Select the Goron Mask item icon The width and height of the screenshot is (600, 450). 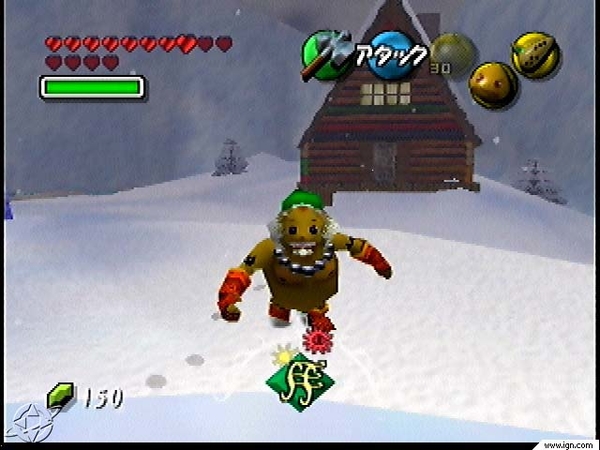(493, 85)
